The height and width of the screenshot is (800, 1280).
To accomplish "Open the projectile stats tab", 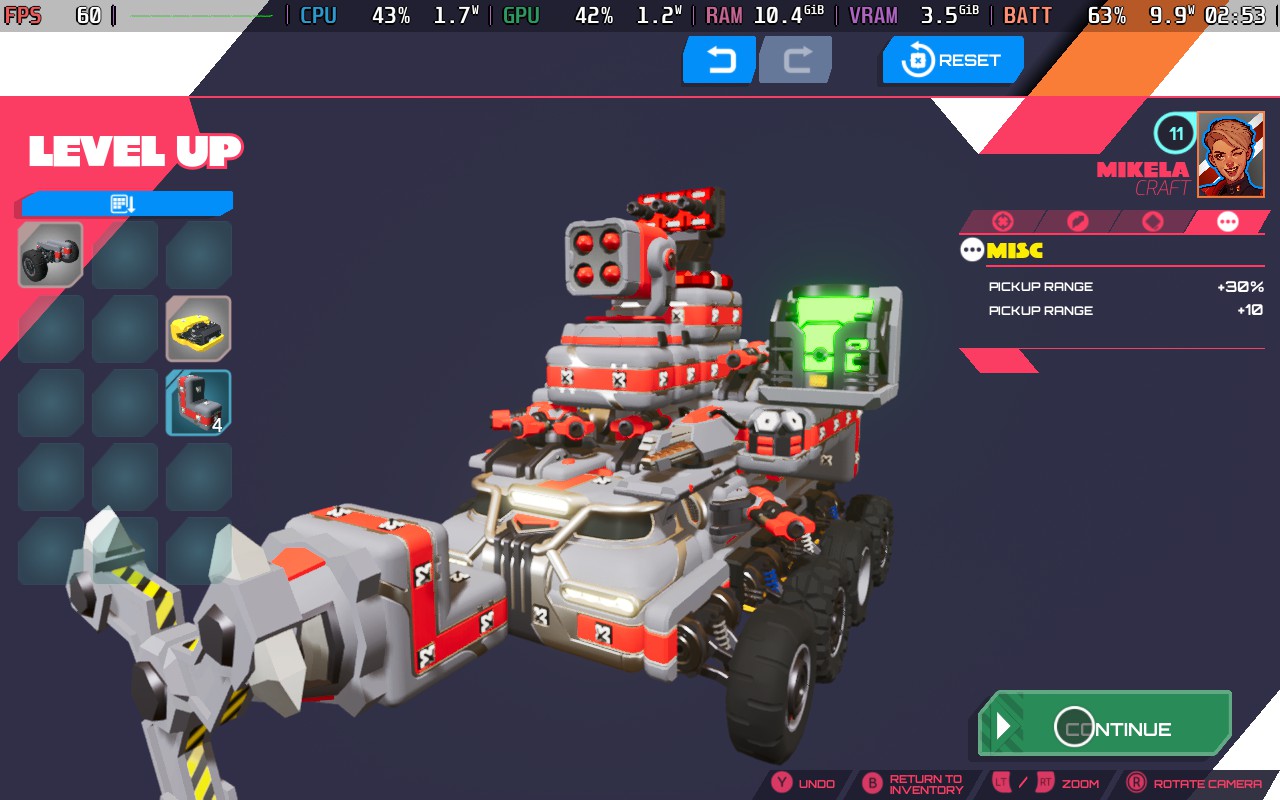I will (x=1077, y=222).
